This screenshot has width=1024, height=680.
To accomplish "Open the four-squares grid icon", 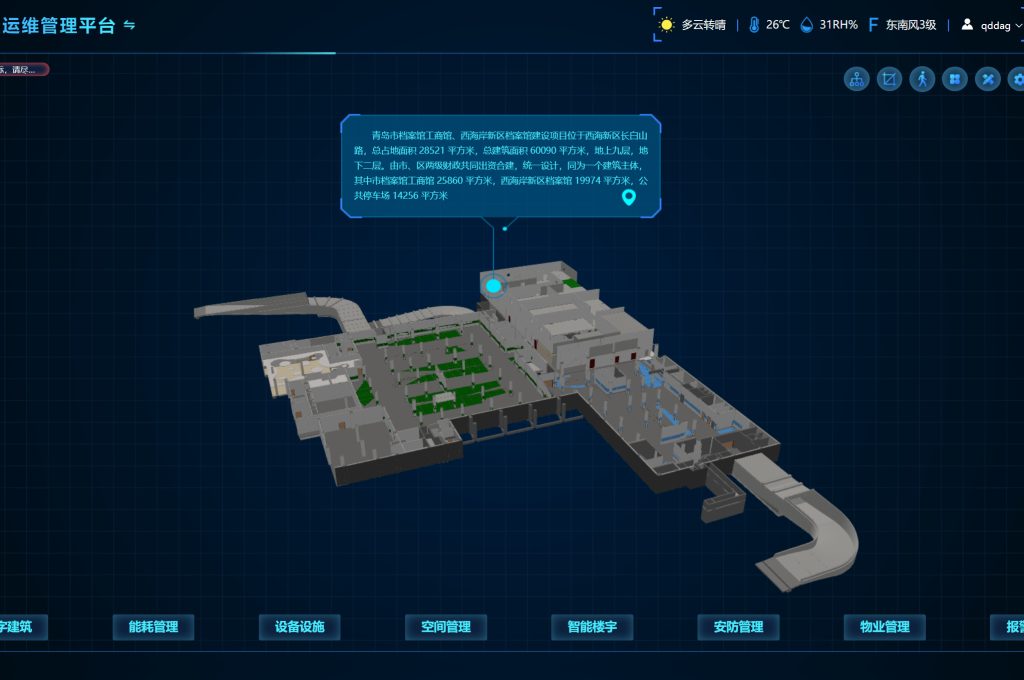I will pyautogui.click(x=955, y=79).
